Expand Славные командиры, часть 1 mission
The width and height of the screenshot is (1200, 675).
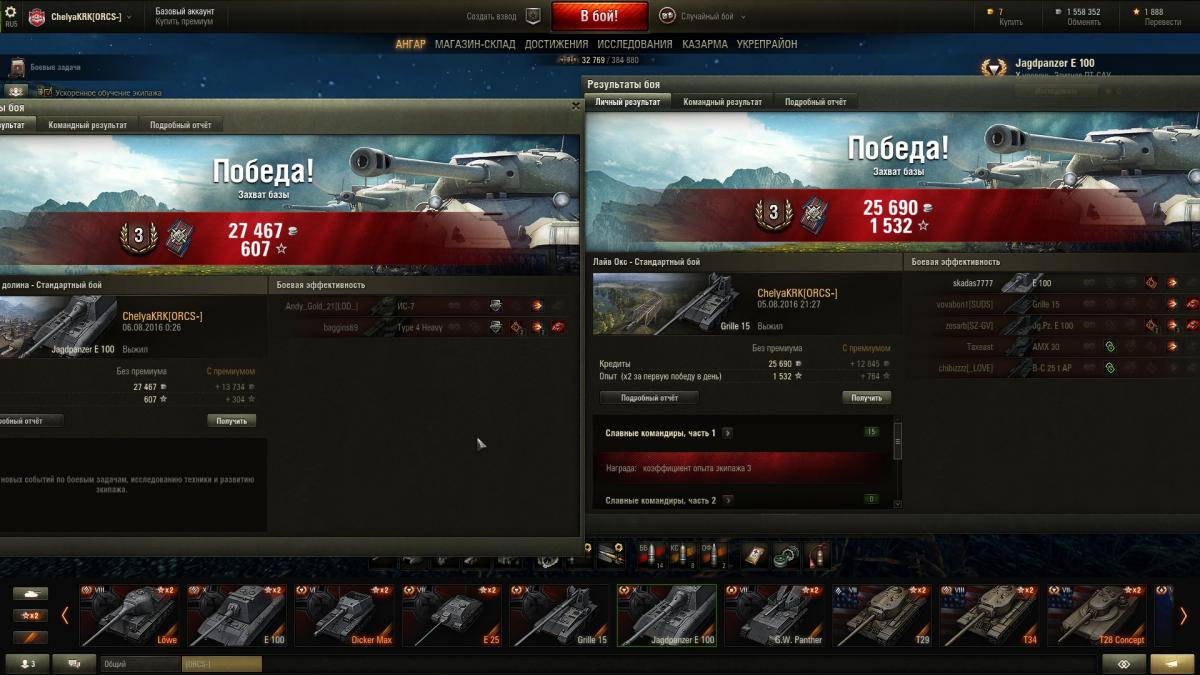727,433
